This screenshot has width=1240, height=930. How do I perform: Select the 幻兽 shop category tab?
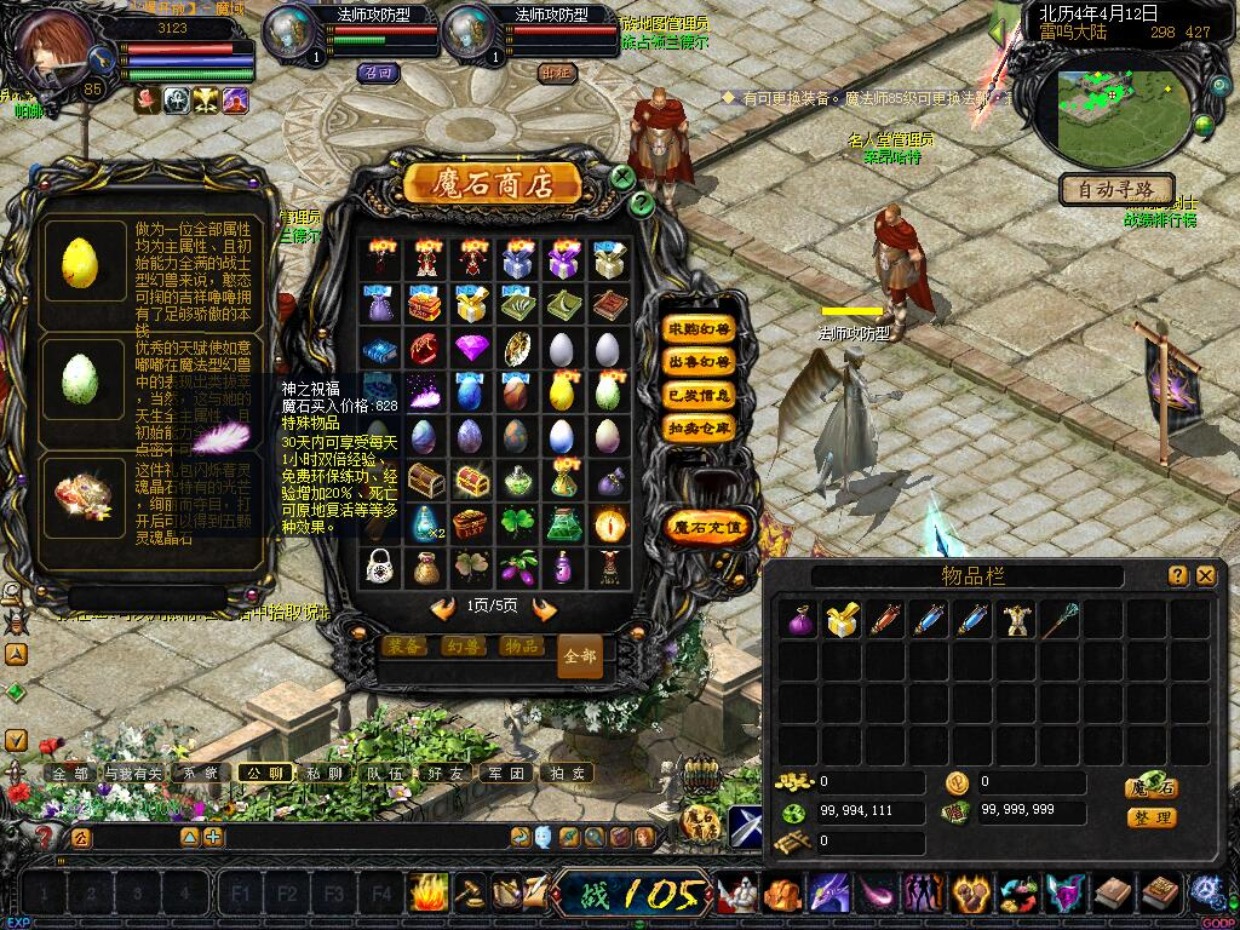point(462,646)
